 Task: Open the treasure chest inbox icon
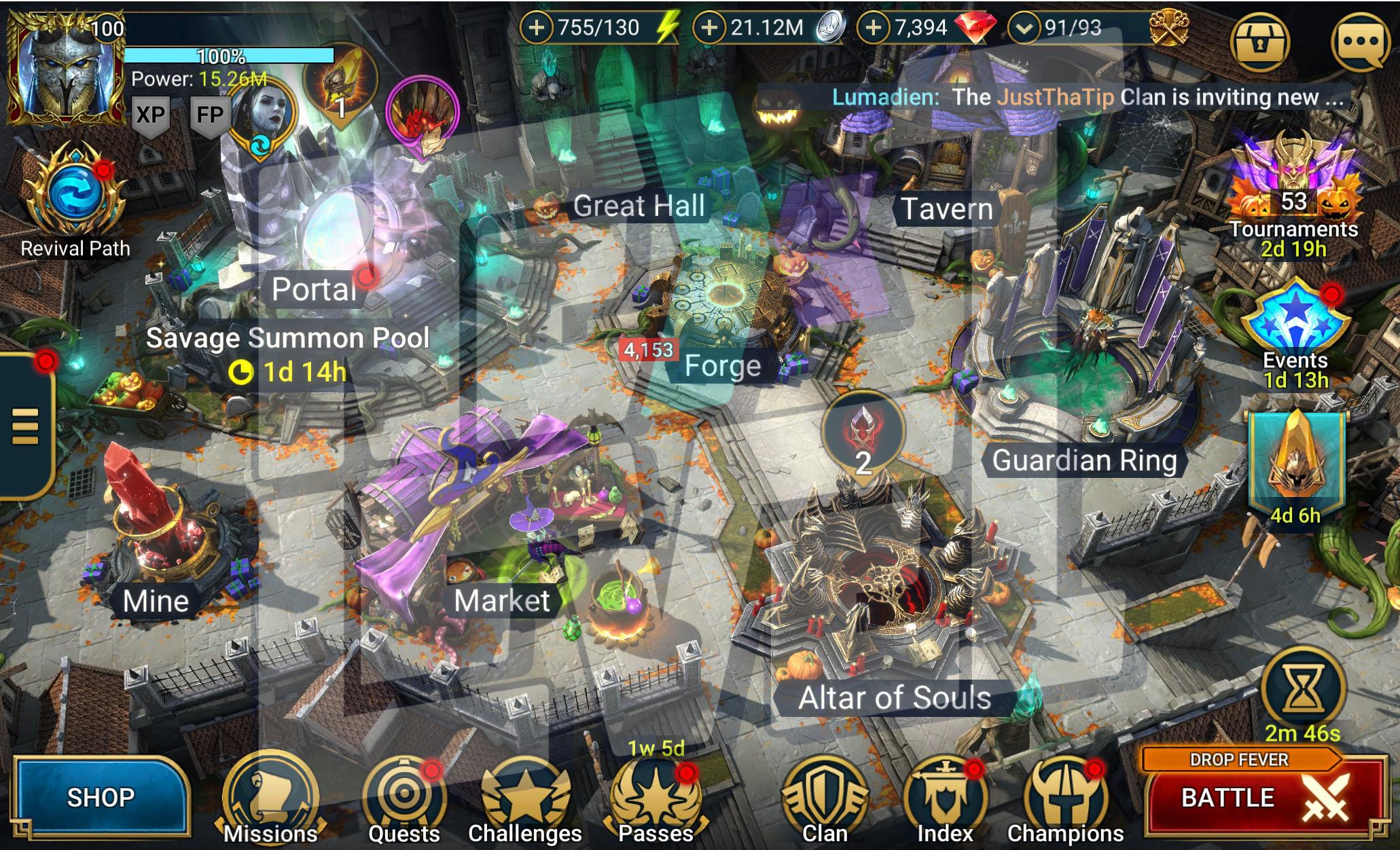tap(1261, 42)
